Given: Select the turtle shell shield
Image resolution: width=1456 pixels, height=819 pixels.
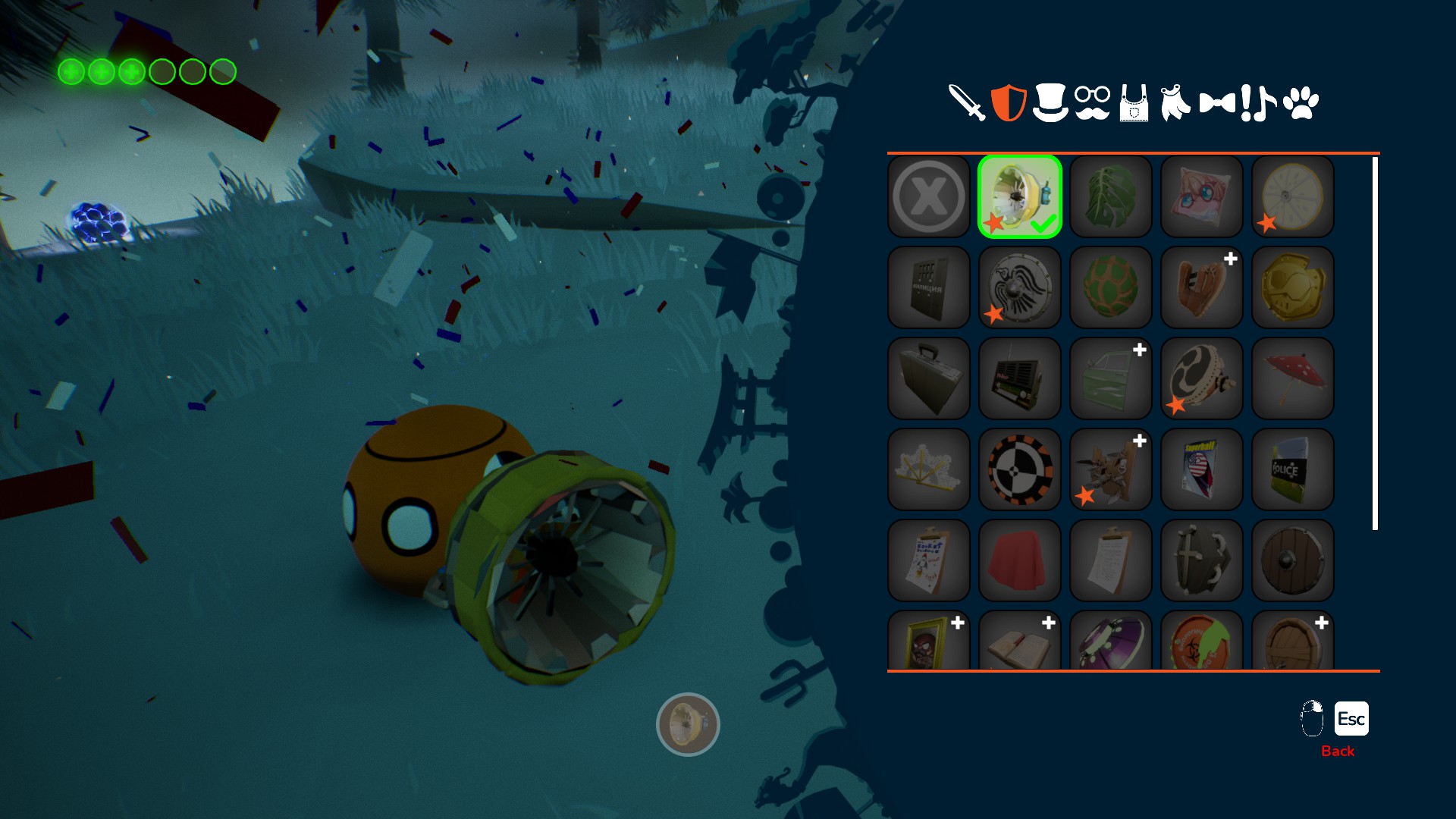Looking at the screenshot, I should pos(1111,287).
